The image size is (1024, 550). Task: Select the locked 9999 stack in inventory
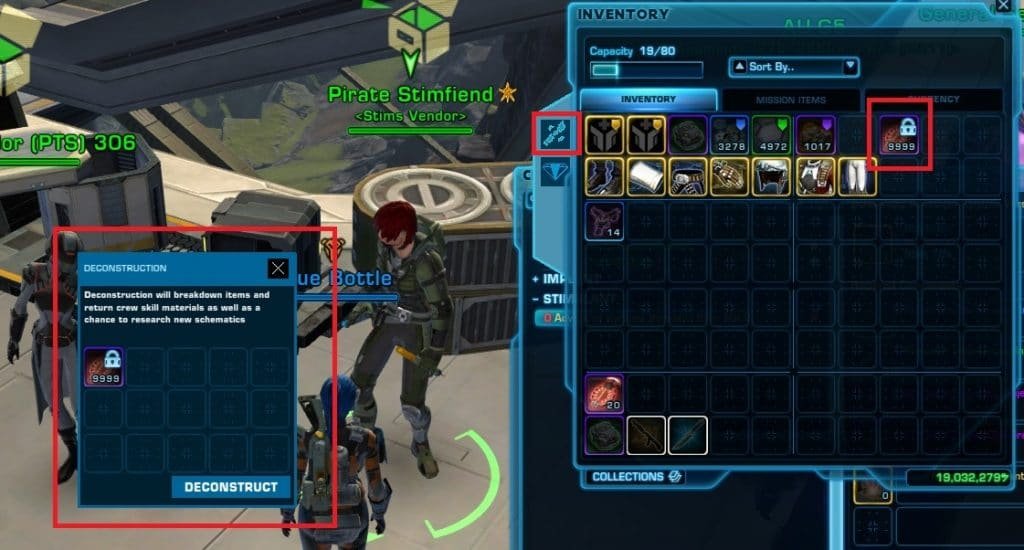(900, 135)
